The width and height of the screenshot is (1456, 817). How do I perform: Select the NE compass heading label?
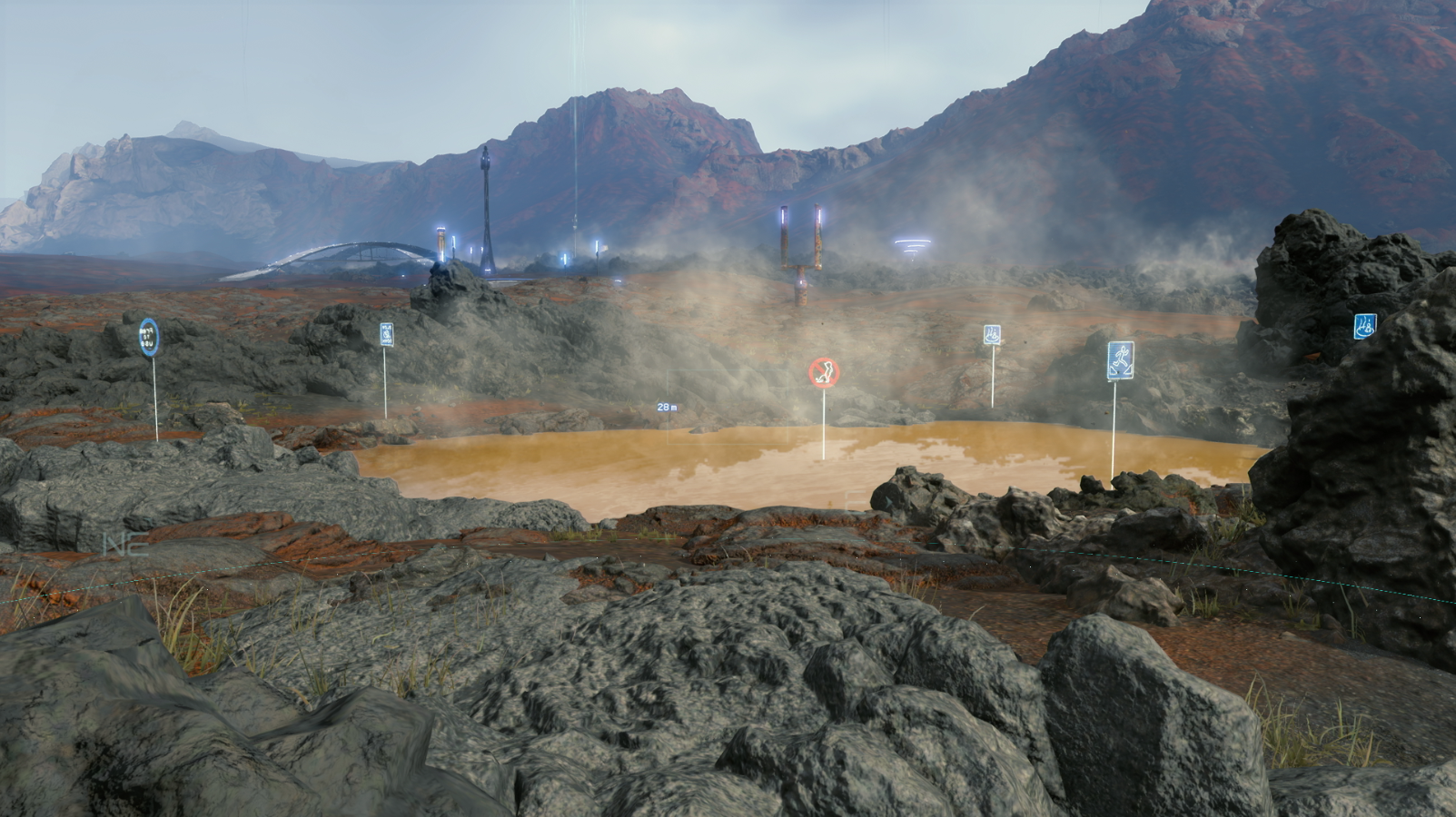click(x=124, y=546)
